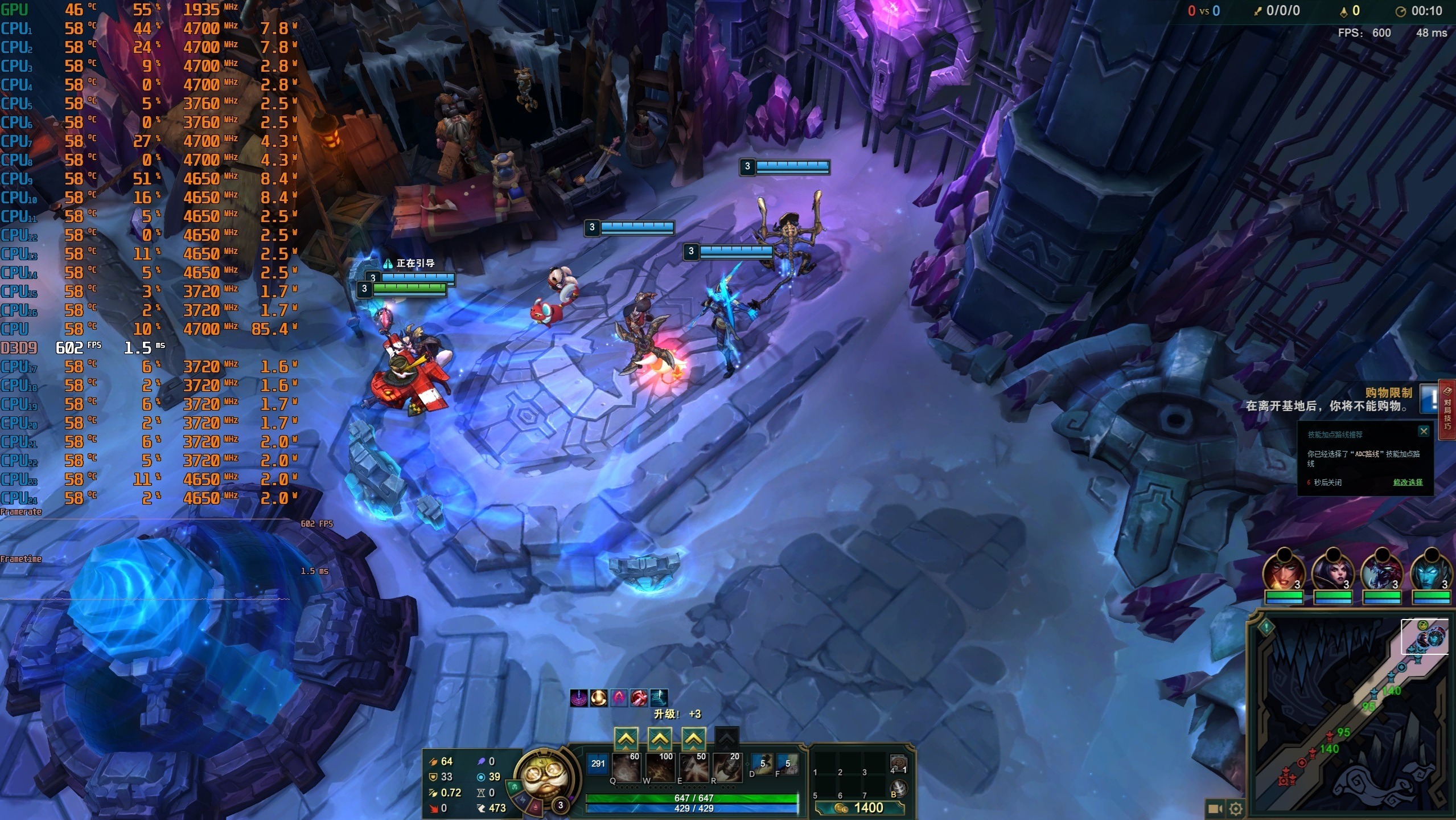Image resolution: width=1456 pixels, height=820 pixels.
Task: Activate the R ultimate ability icon
Action: click(x=727, y=768)
